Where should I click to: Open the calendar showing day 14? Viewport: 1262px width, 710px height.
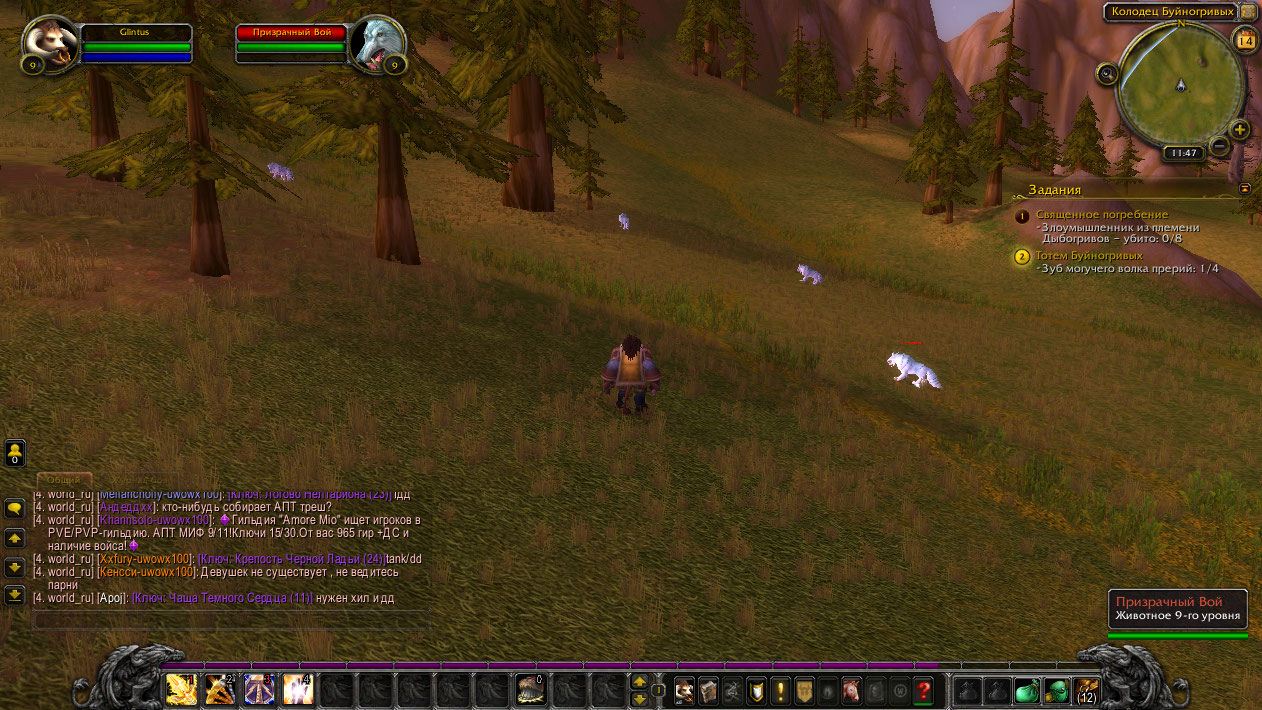1245,41
